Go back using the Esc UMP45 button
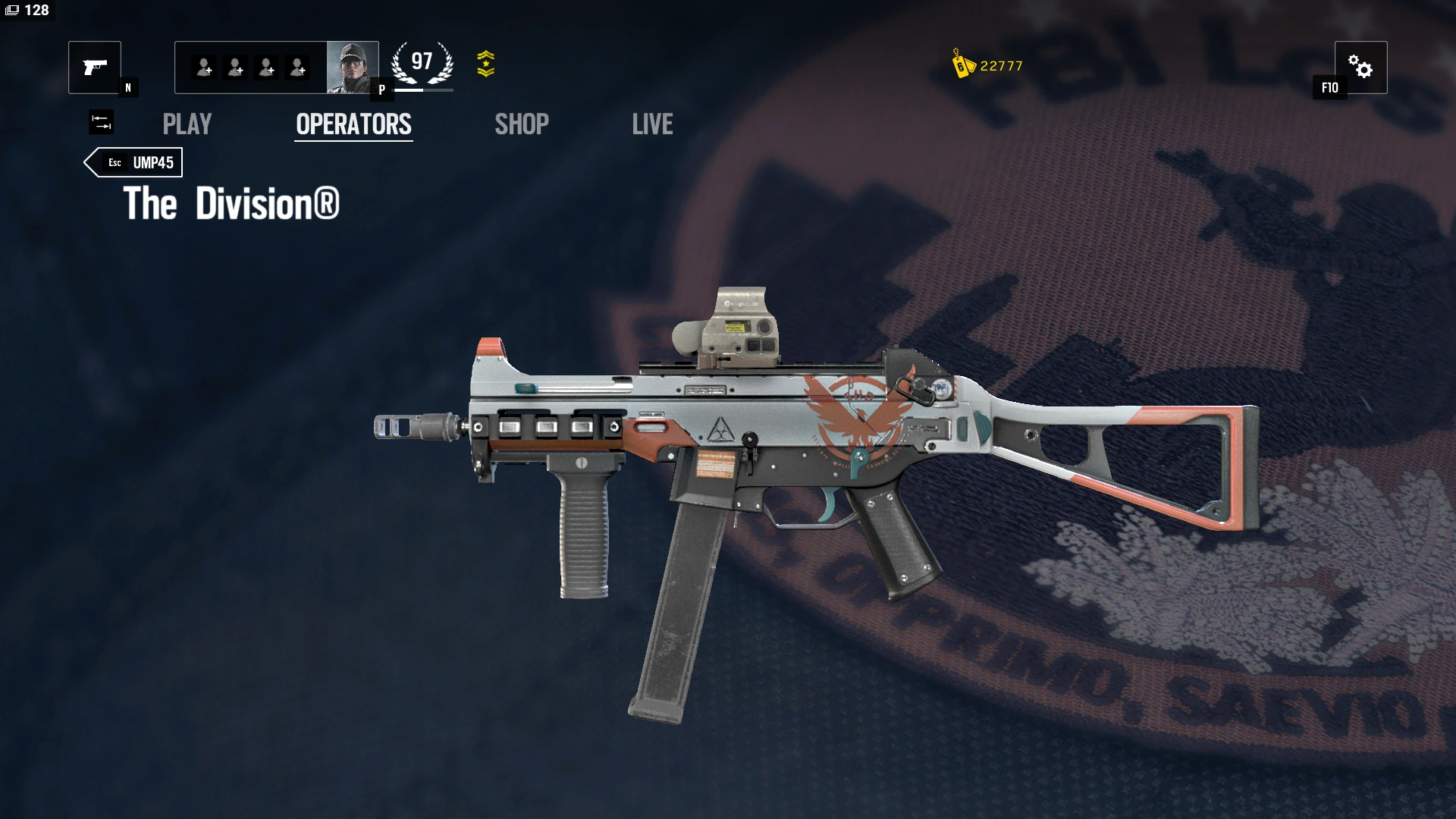 point(133,162)
